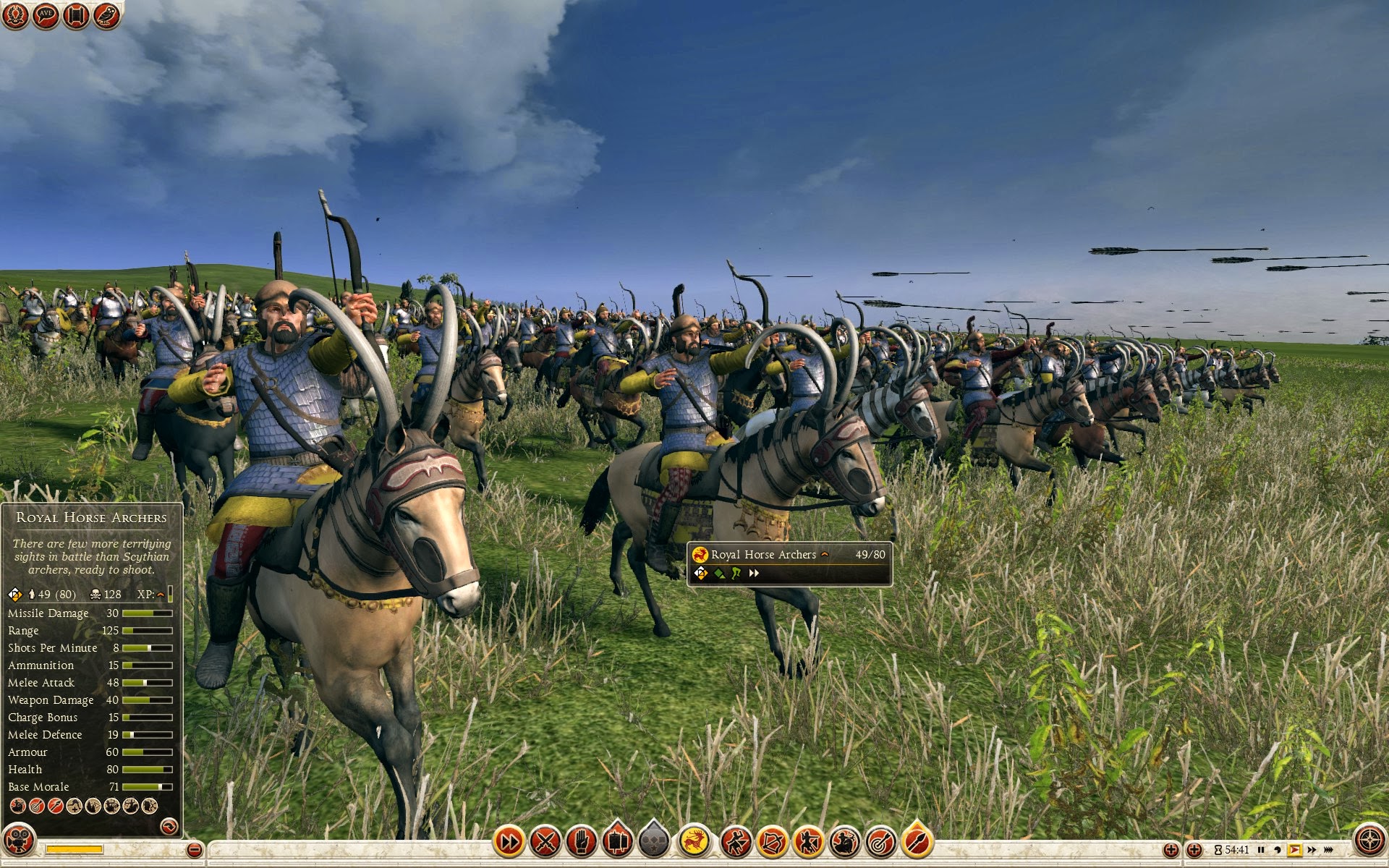Open the banner group formation button

coord(617,842)
